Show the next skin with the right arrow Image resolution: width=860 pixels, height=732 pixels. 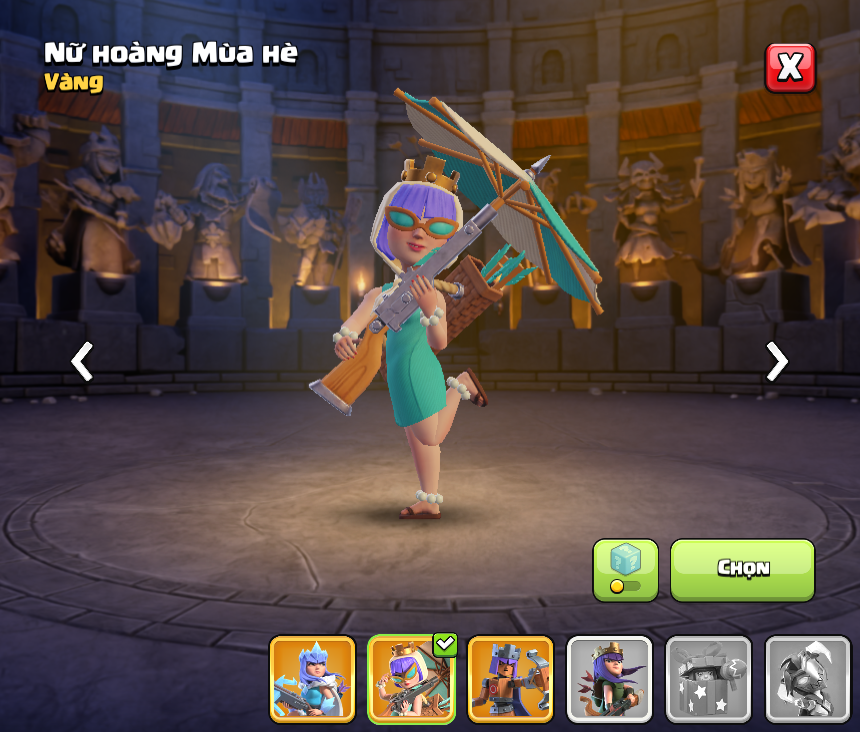pos(776,361)
